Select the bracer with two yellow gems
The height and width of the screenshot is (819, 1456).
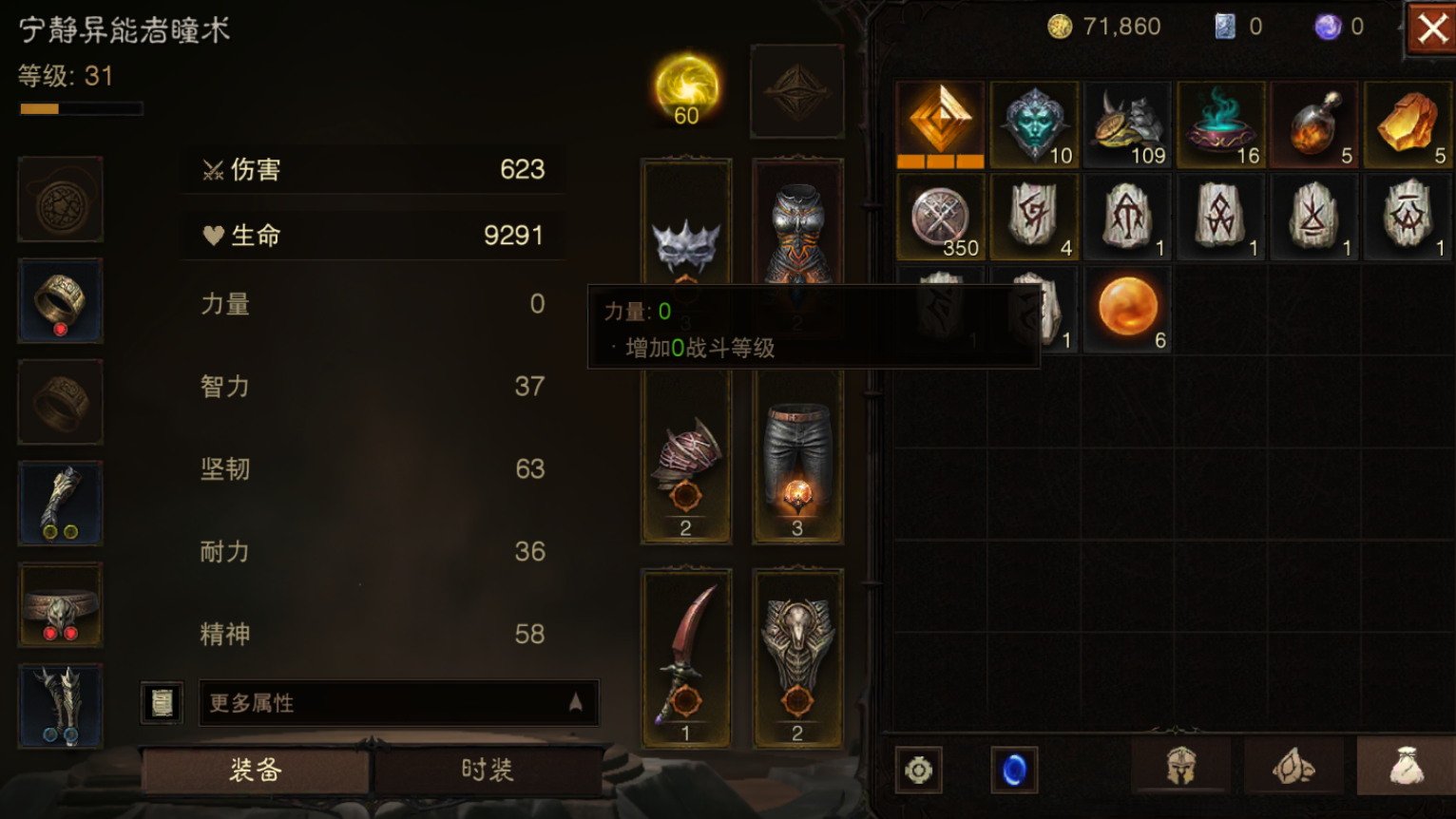click(61, 504)
